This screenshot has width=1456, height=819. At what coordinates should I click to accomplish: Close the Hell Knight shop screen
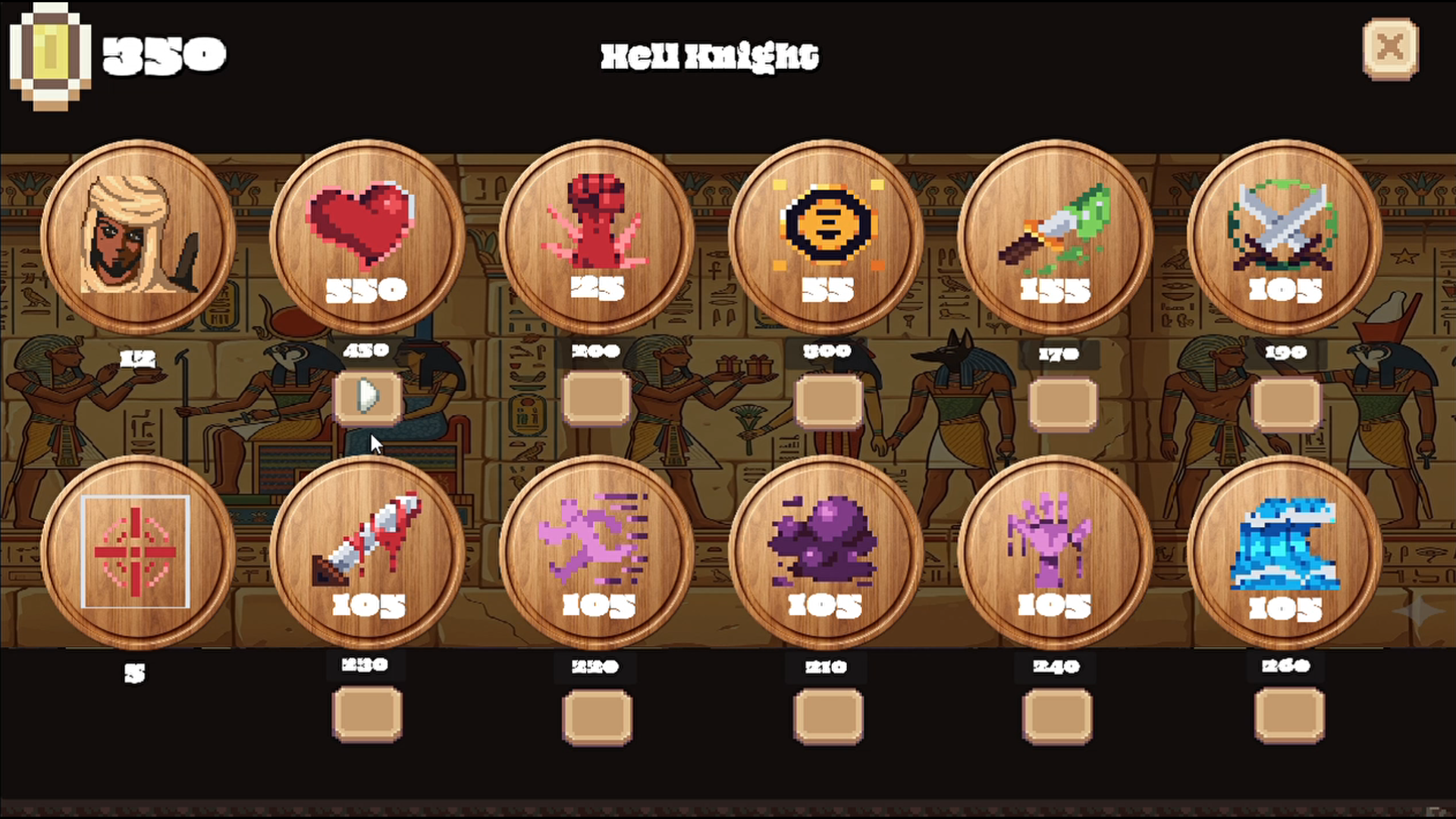1390,47
